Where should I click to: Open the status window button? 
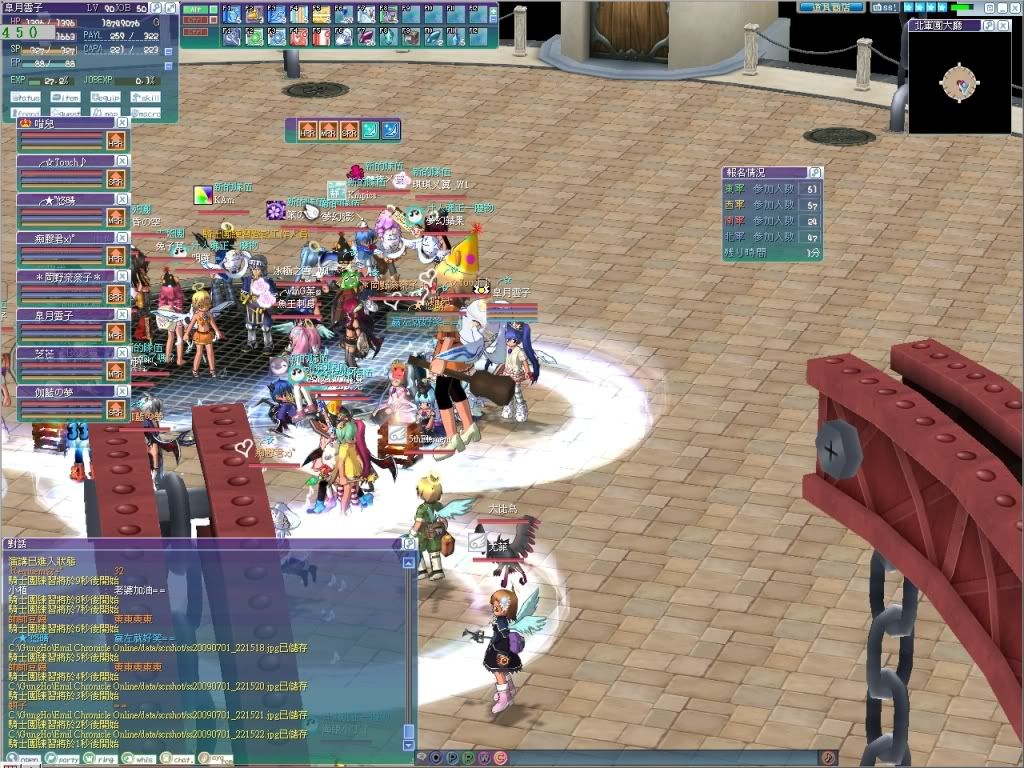[25, 97]
